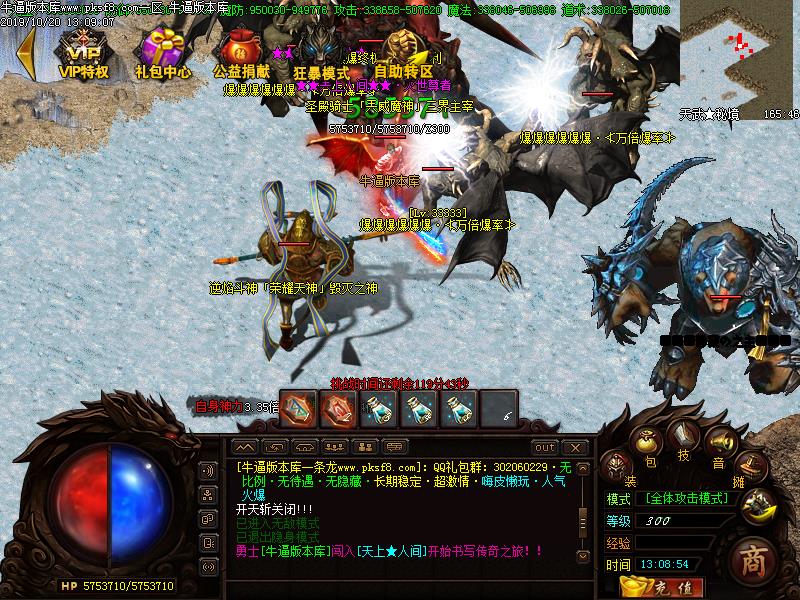The width and height of the screenshot is (800, 600).
Task: Open the 礼包中心 gift center
Action: point(163,53)
